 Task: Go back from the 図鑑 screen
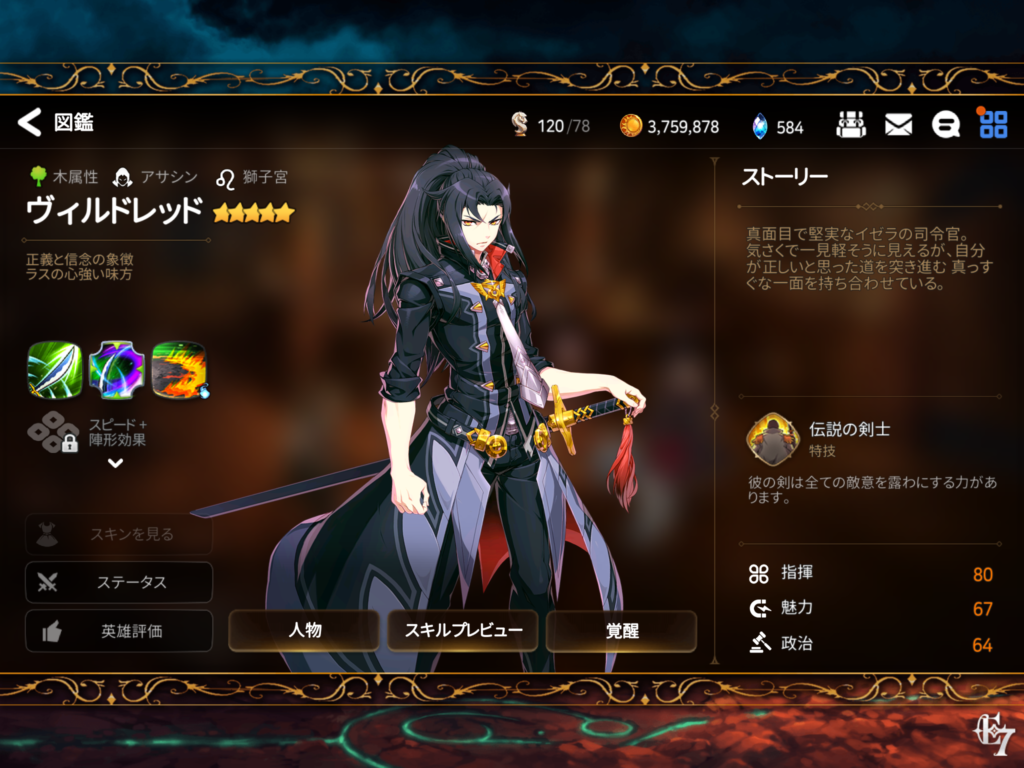pyautogui.click(x=30, y=123)
